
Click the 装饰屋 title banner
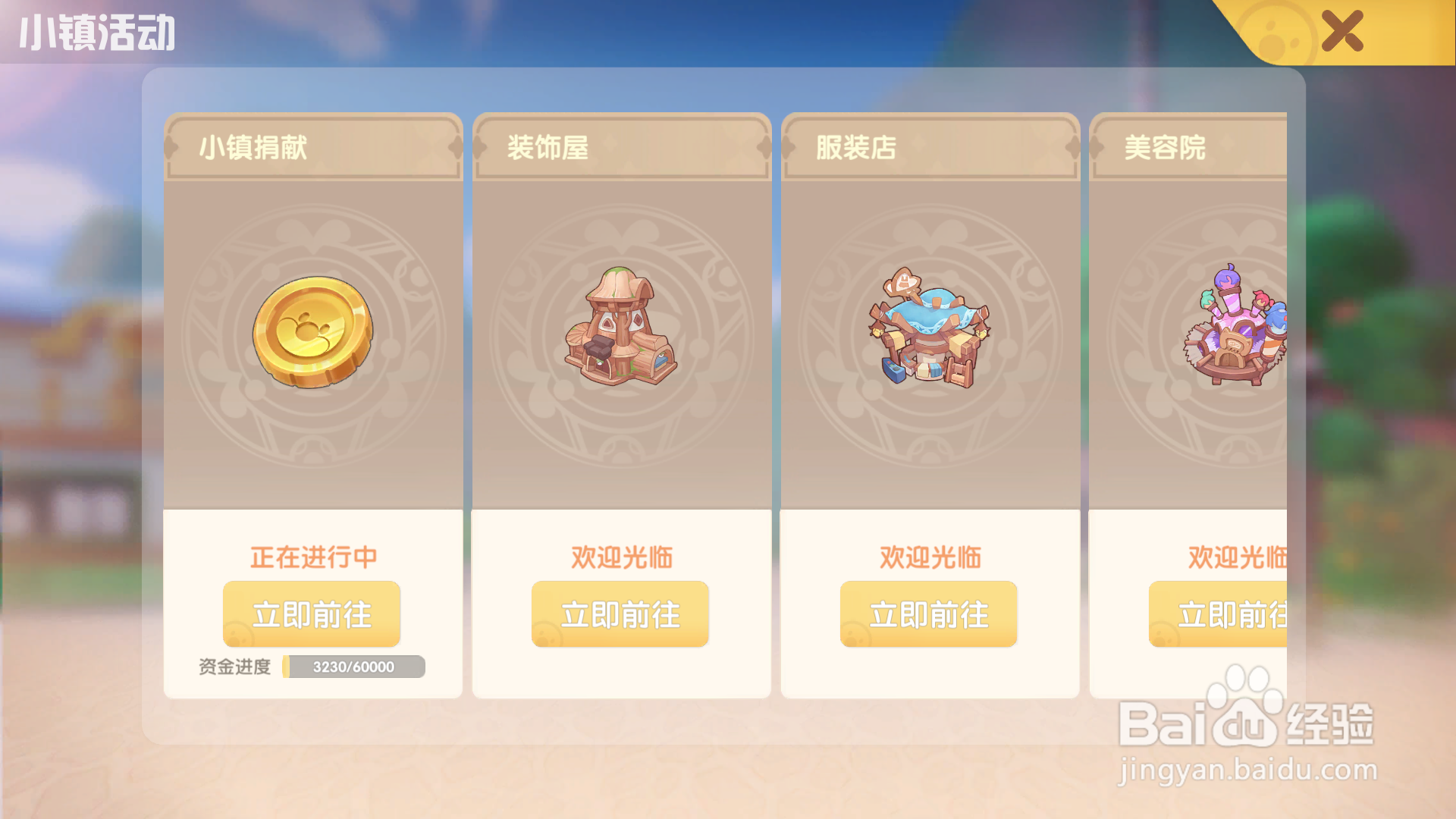click(x=620, y=149)
